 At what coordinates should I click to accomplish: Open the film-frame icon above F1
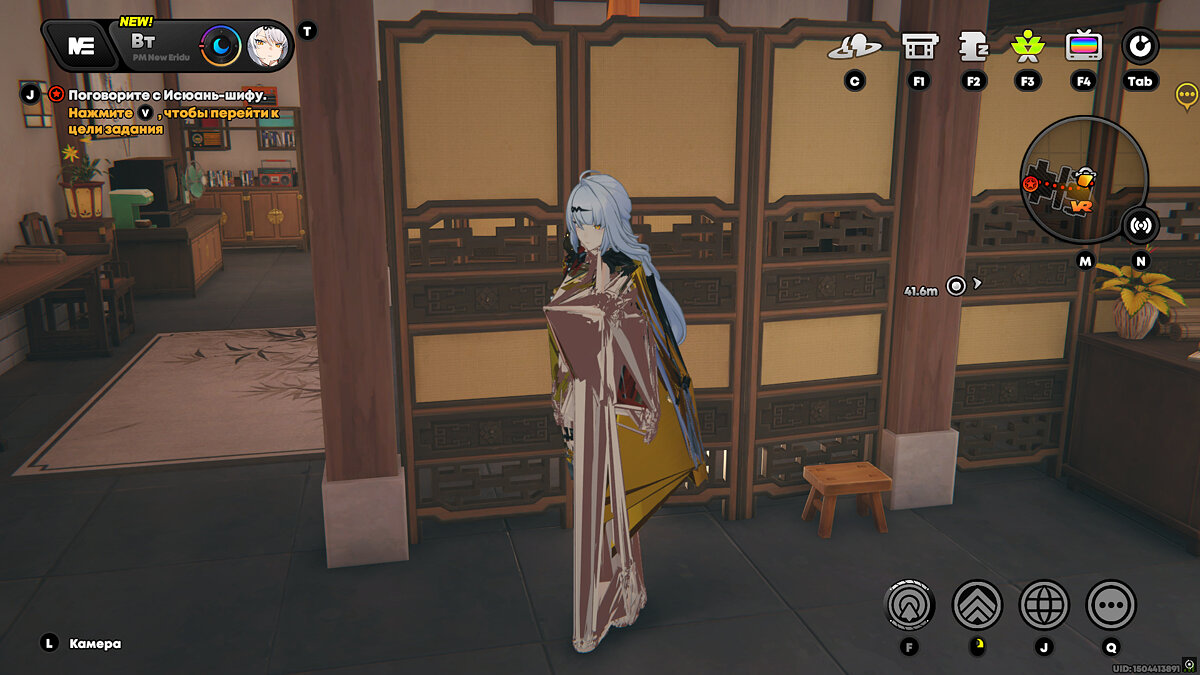coord(919,46)
